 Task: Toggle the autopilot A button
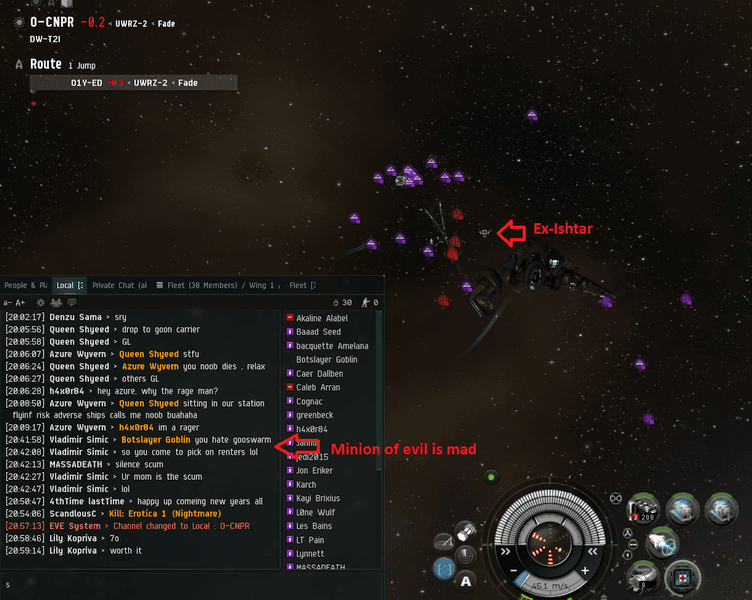coord(466,581)
